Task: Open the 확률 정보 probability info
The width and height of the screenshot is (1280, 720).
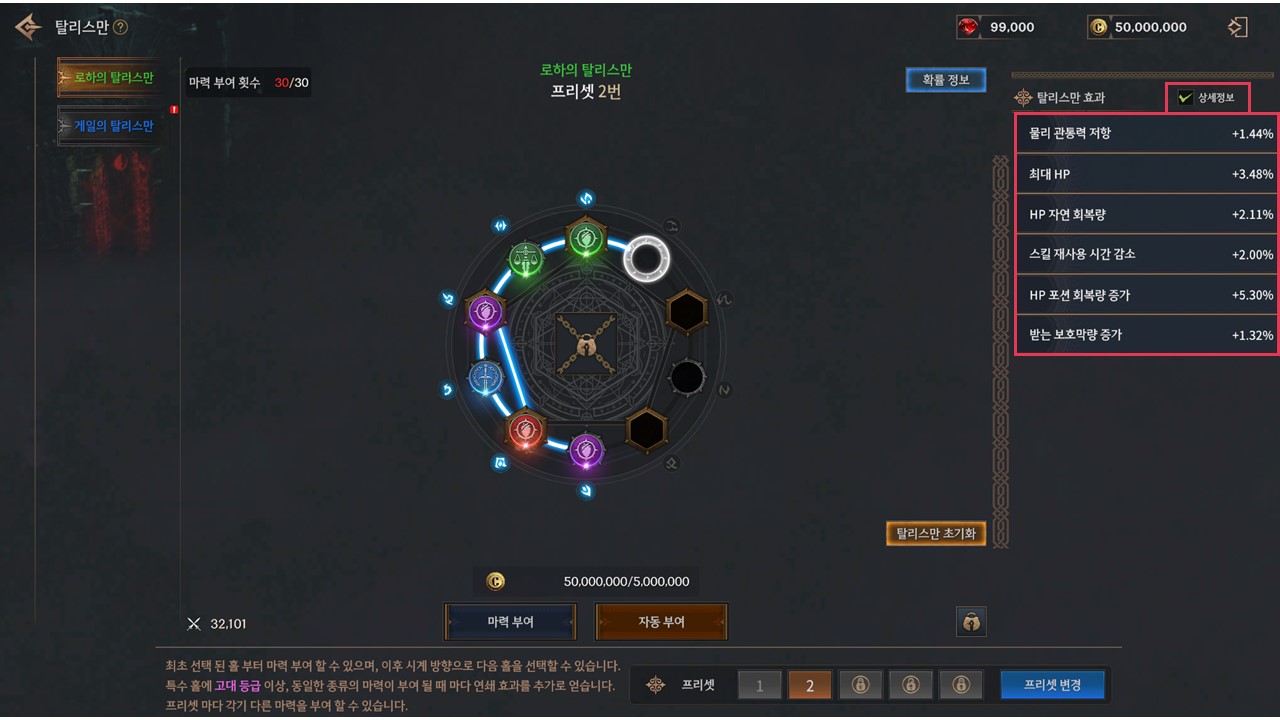Action: 945,80
